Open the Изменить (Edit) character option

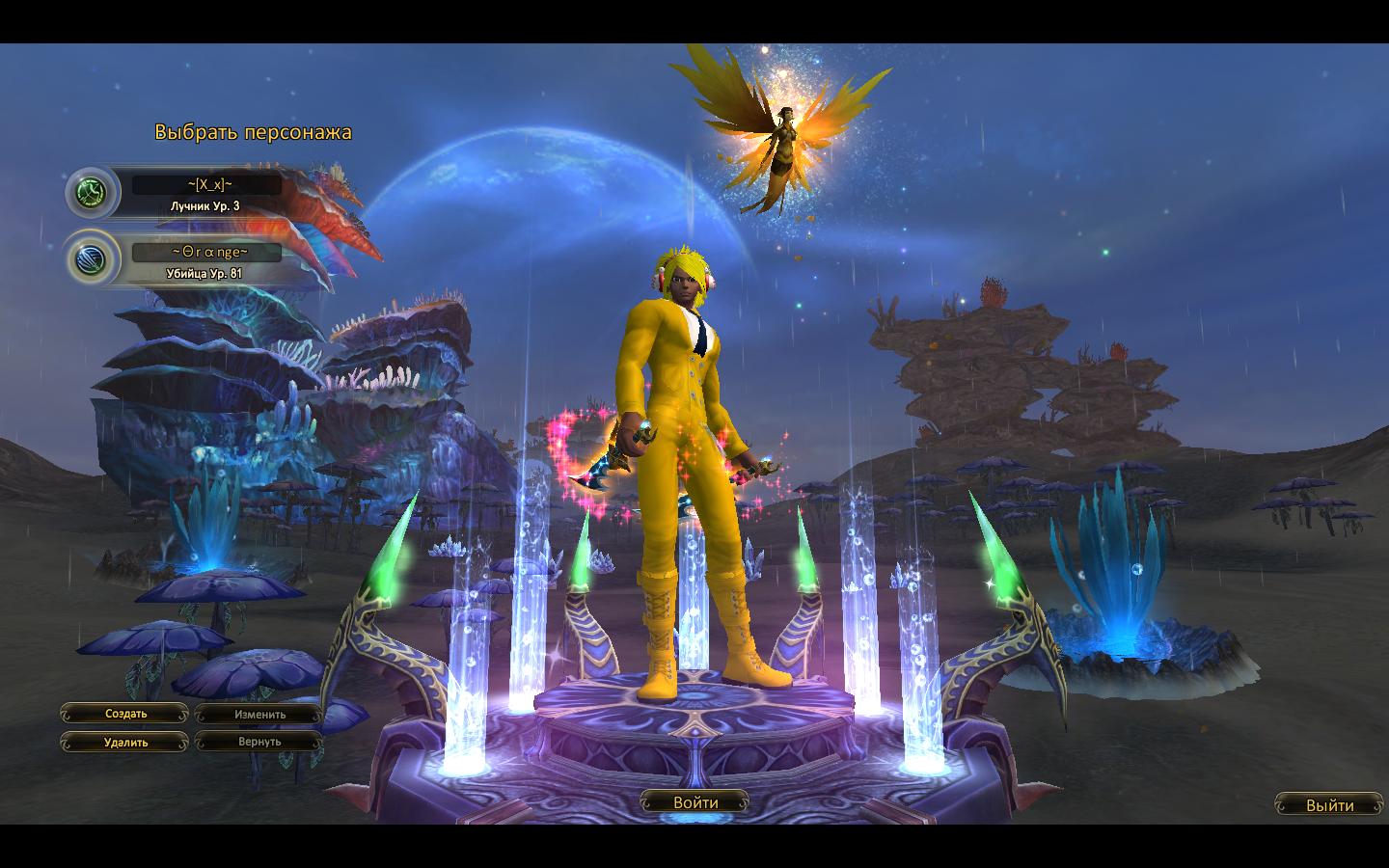pos(259,715)
